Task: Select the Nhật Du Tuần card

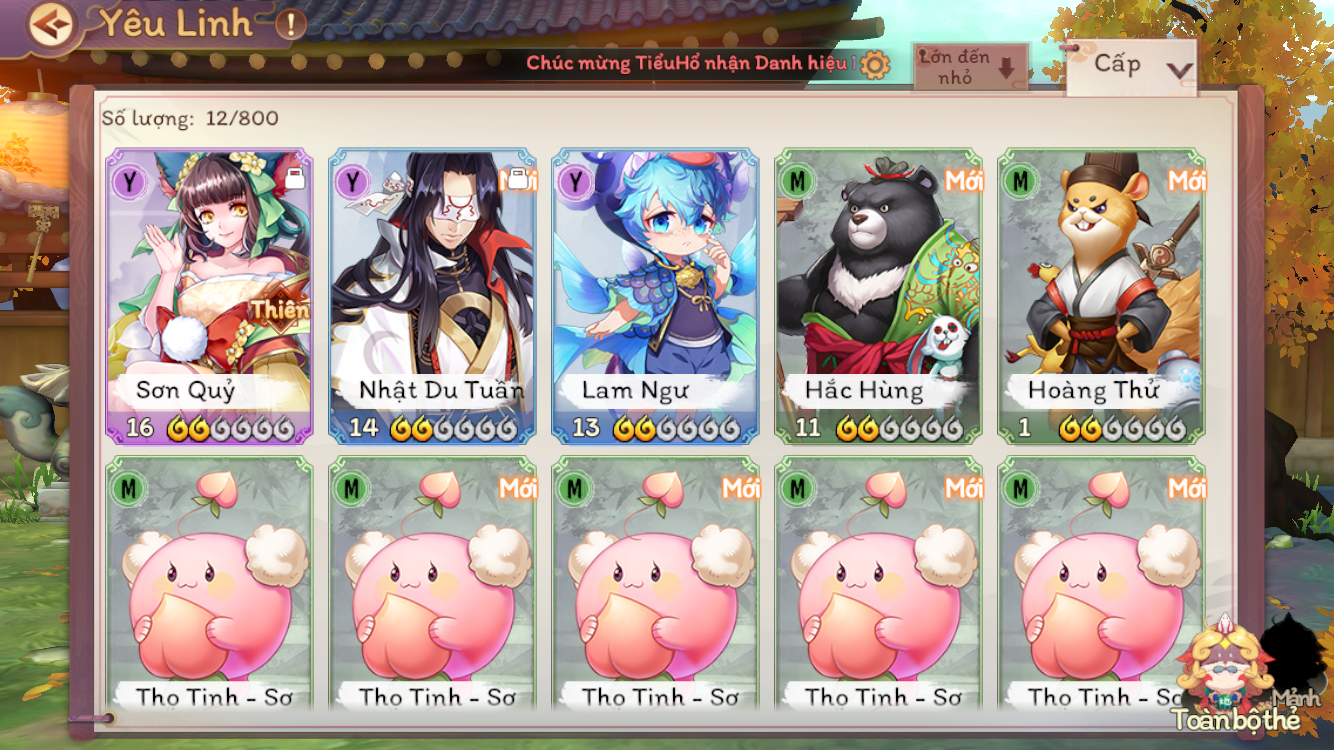Action: tap(432, 296)
